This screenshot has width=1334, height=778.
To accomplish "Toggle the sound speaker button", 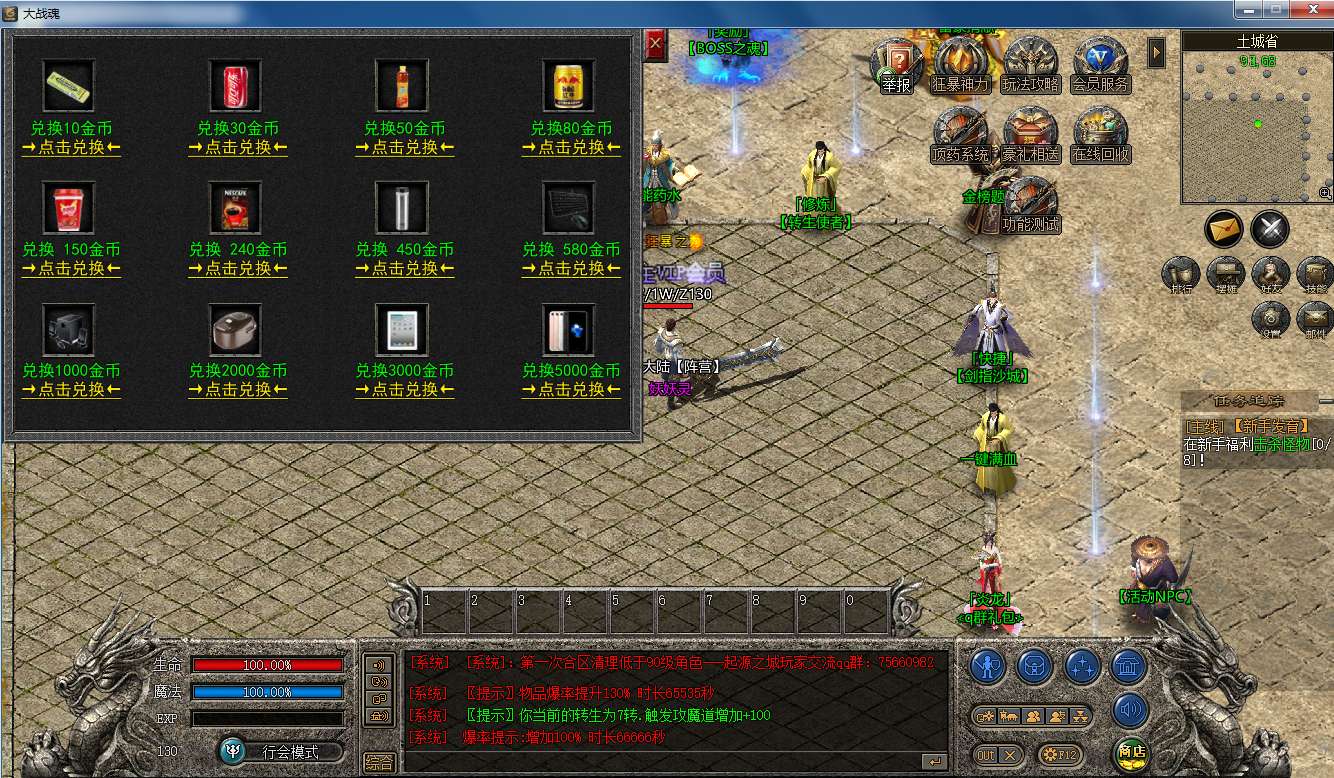I will coord(1131,710).
